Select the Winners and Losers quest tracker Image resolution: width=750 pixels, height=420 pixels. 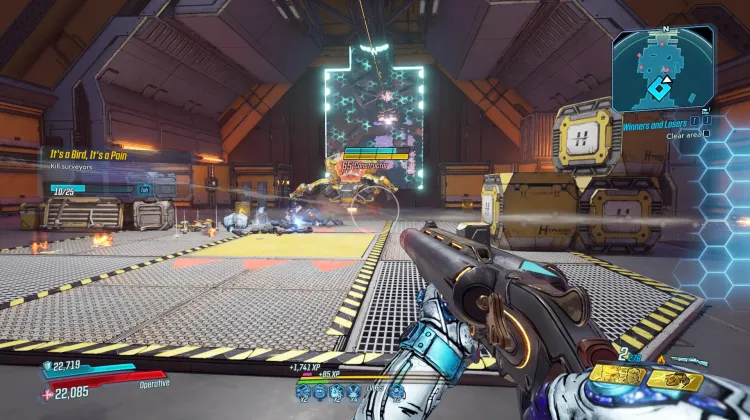[655, 127]
